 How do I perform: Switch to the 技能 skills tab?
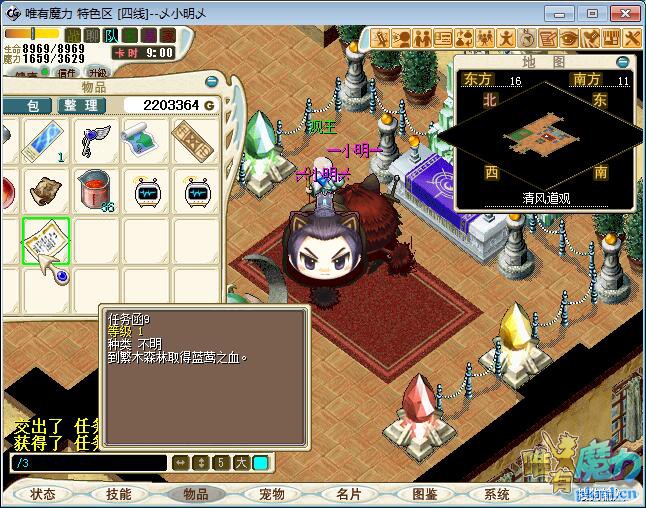pyautogui.click(x=119, y=494)
